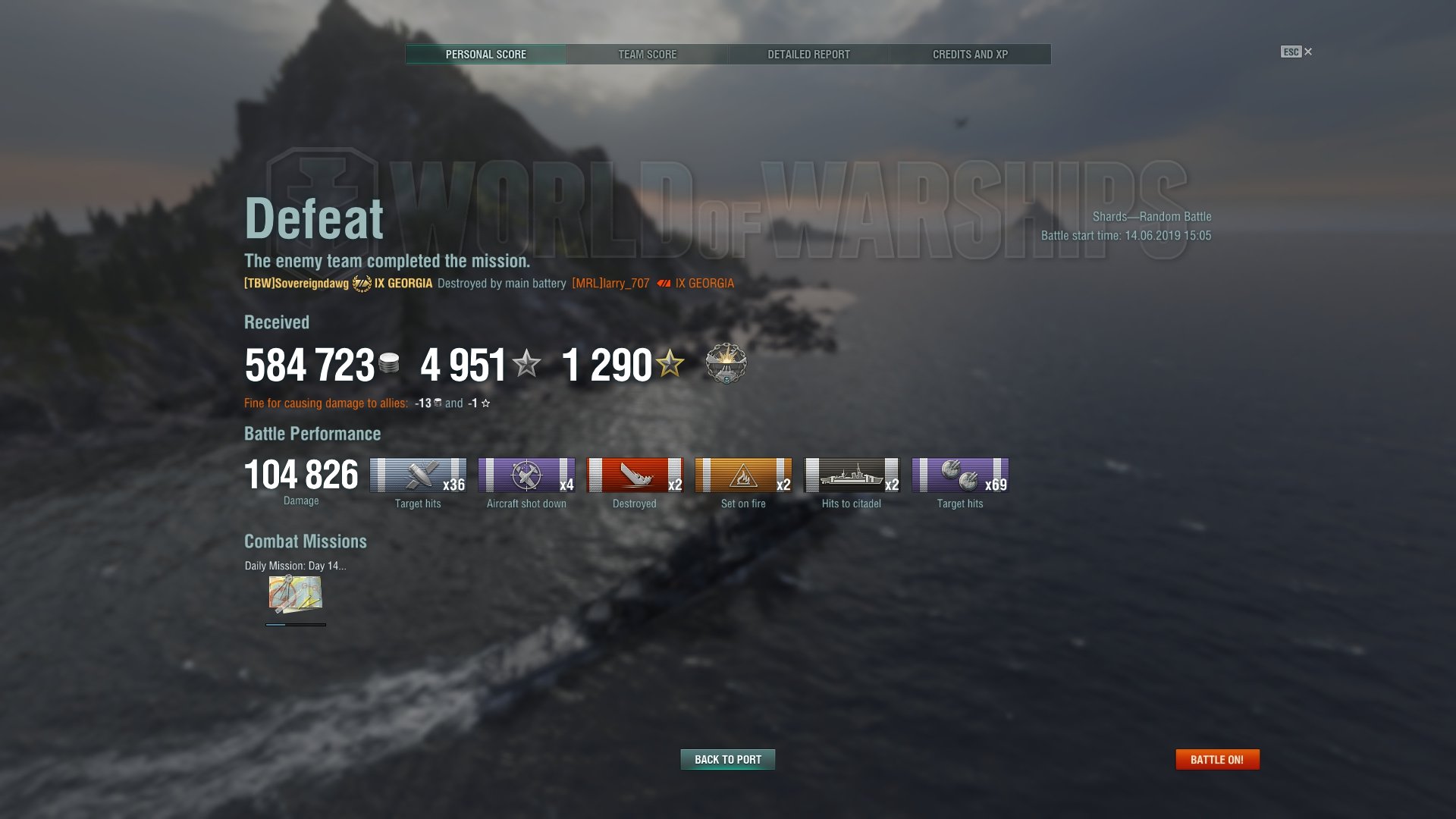Inspect the Hits to citadel ribbon

point(852,475)
